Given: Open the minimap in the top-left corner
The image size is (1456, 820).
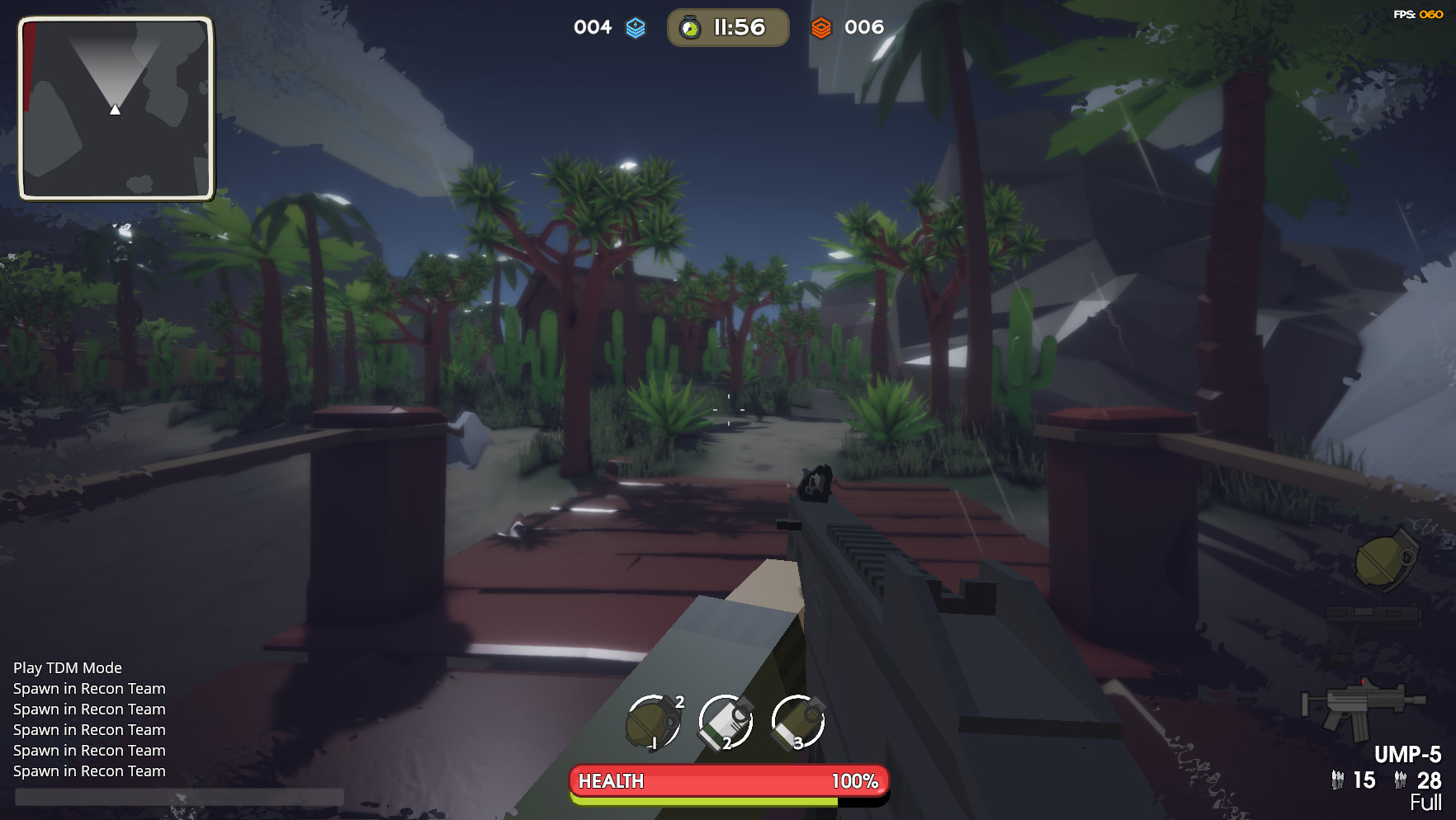Looking at the screenshot, I should point(116,111).
